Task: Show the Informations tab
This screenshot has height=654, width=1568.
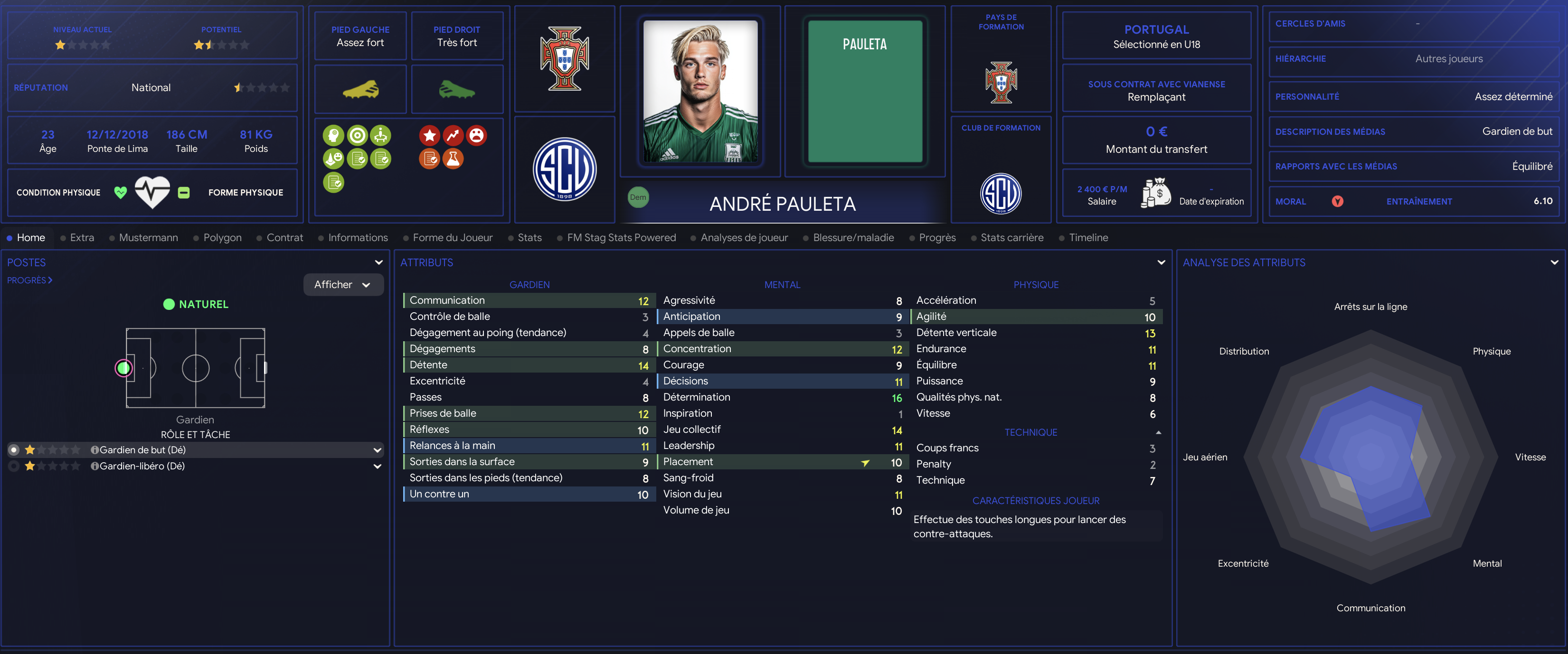Action: point(357,237)
